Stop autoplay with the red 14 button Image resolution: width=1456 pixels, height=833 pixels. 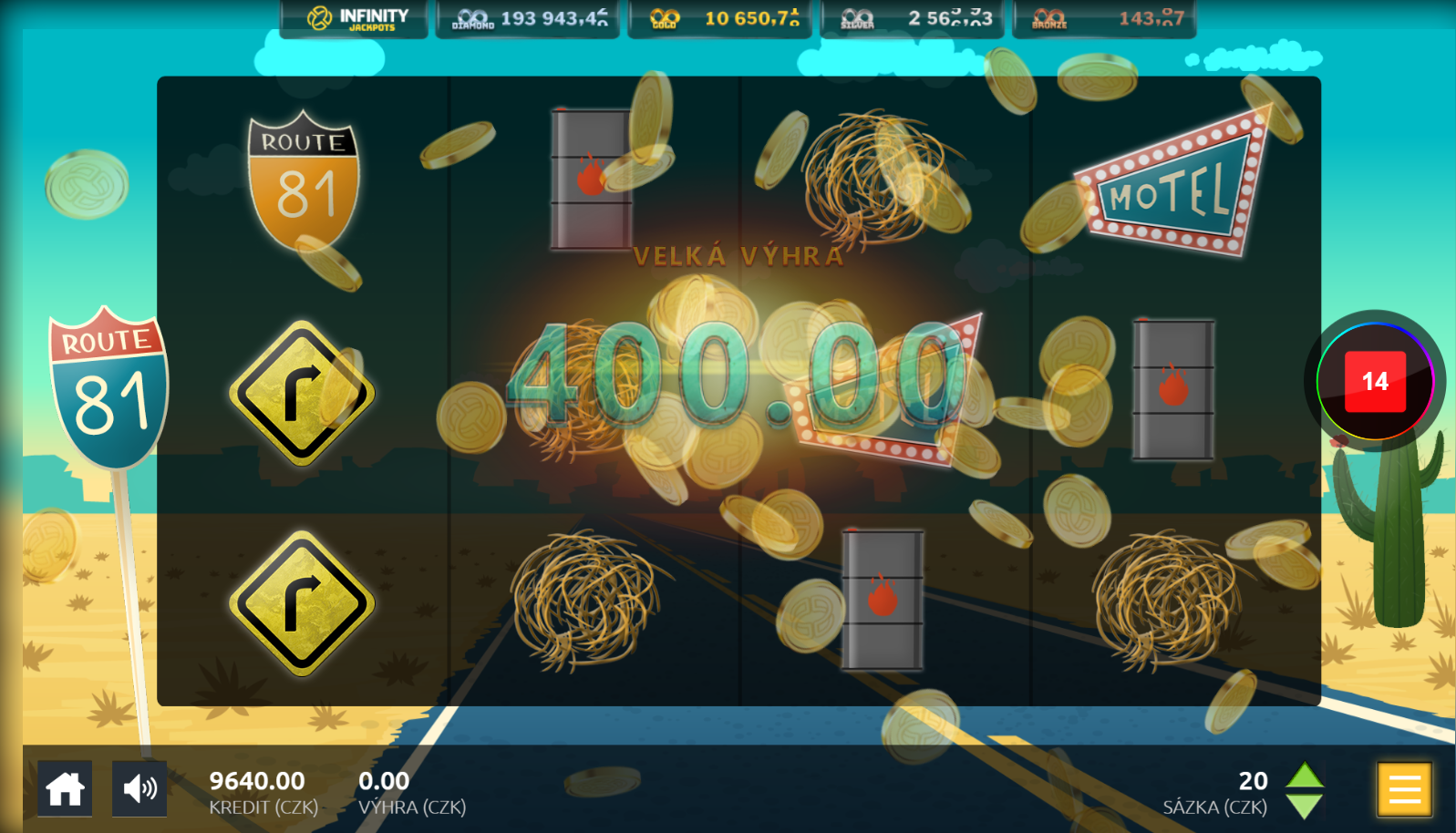coord(1375,381)
